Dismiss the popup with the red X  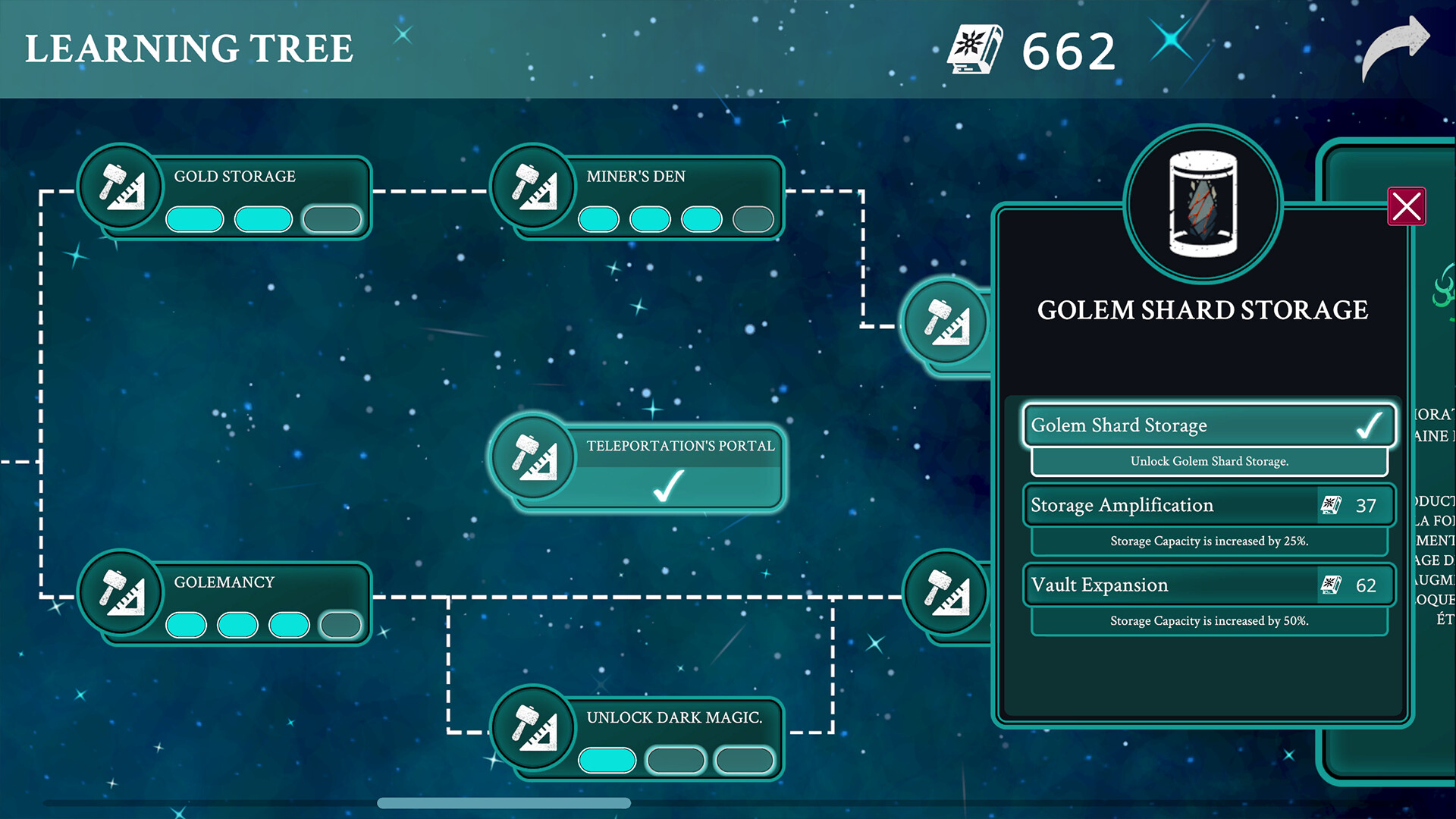pyautogui.click(x=1407, y=206)
